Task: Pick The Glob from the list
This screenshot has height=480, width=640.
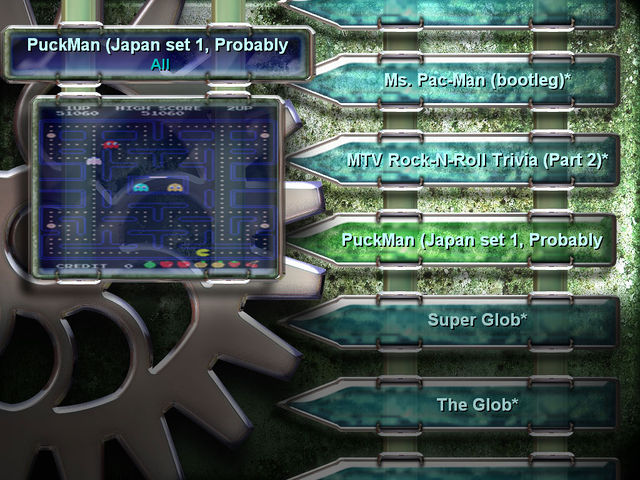Action: click(477, 405)
